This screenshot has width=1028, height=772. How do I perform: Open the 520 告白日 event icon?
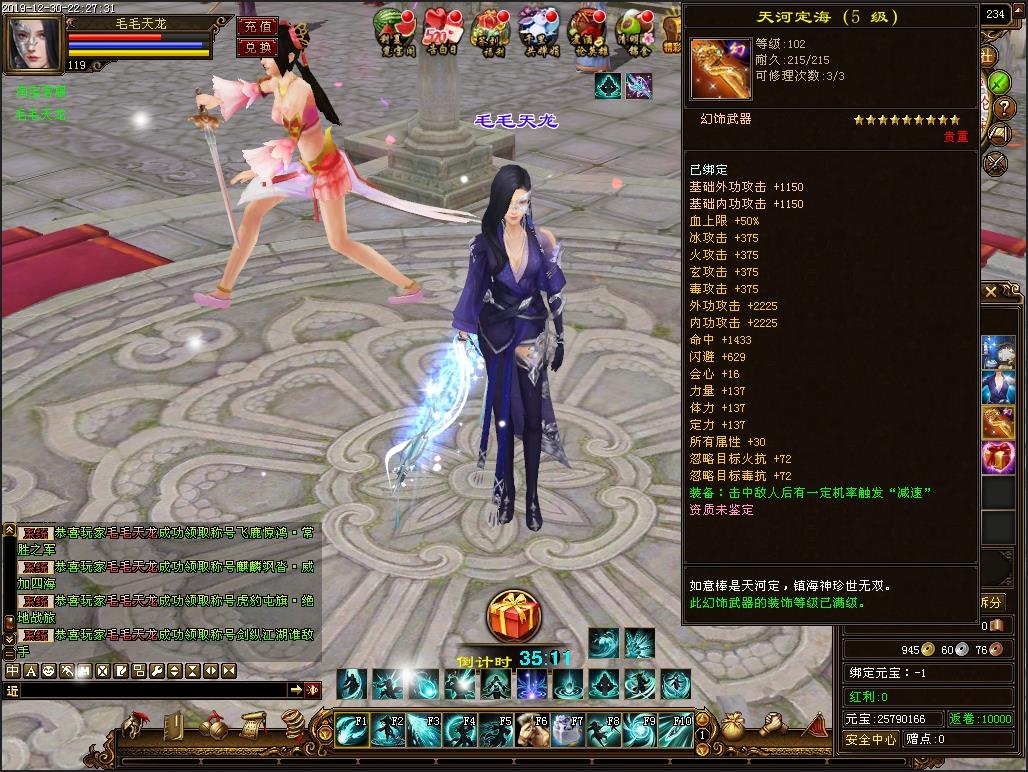(x=440, y=27)
